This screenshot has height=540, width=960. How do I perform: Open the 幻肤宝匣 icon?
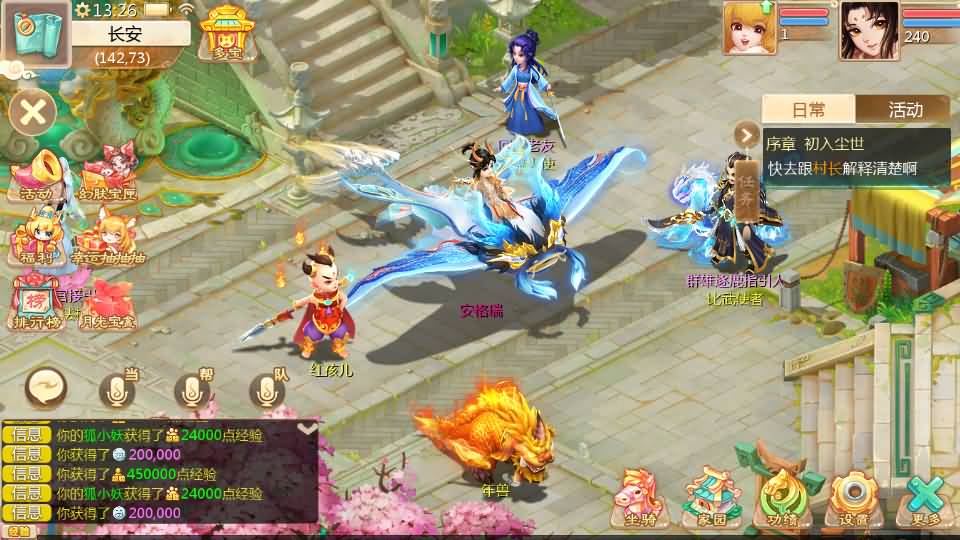(x=109, y=176)
